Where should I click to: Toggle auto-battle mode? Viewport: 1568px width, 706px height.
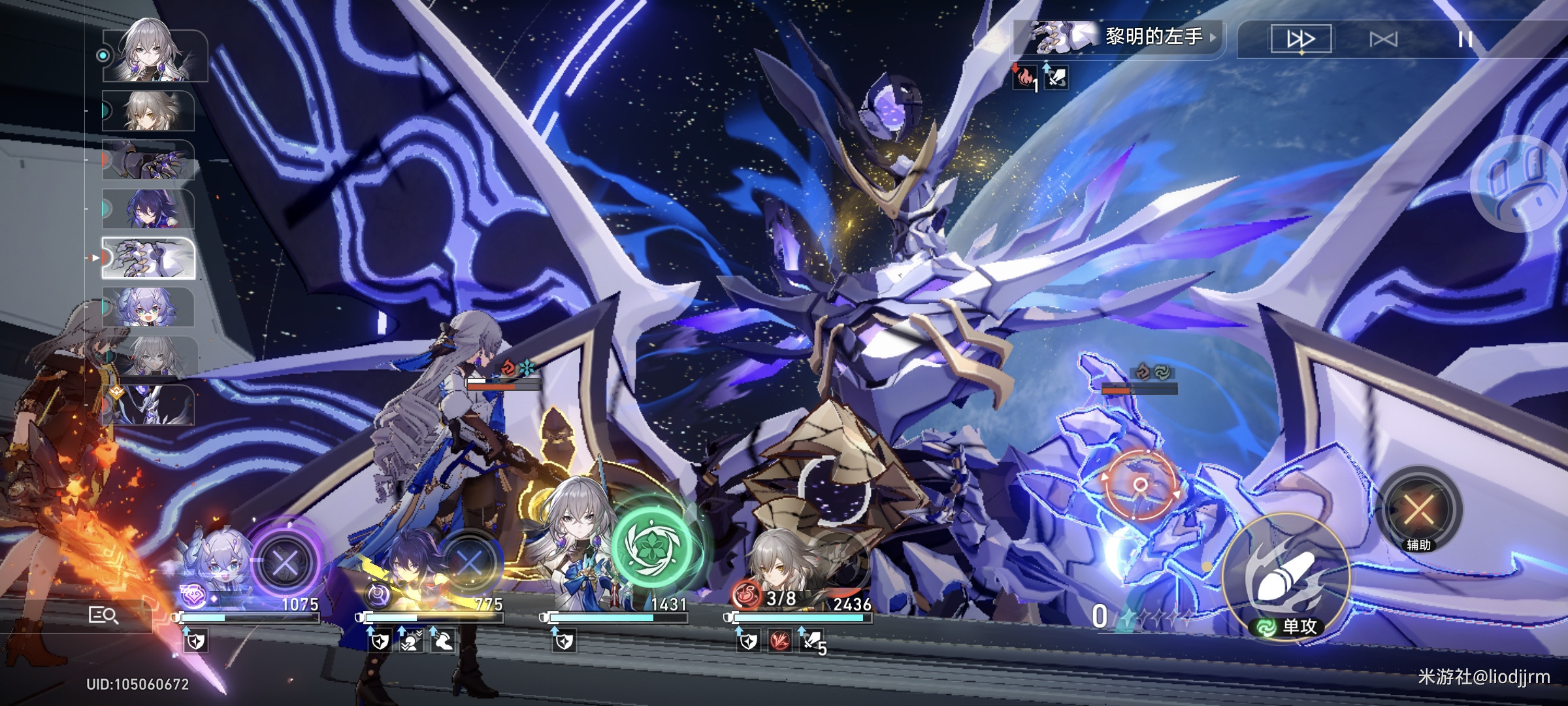(1383, 39)
